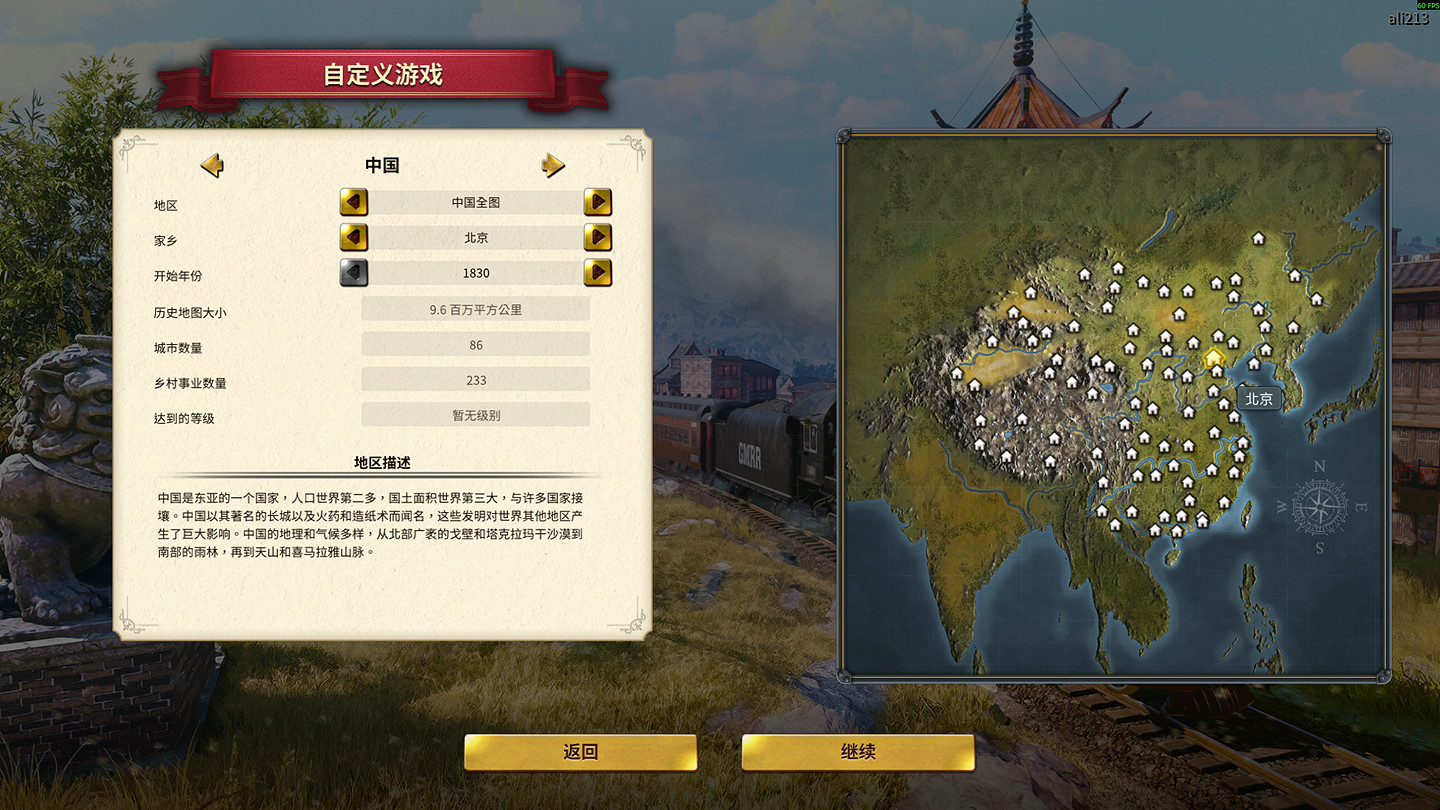The height and width of the screenshot is (810, 1440).
Task: Click a city icon on Taiwan island
Action: [x=1246, y=515]
